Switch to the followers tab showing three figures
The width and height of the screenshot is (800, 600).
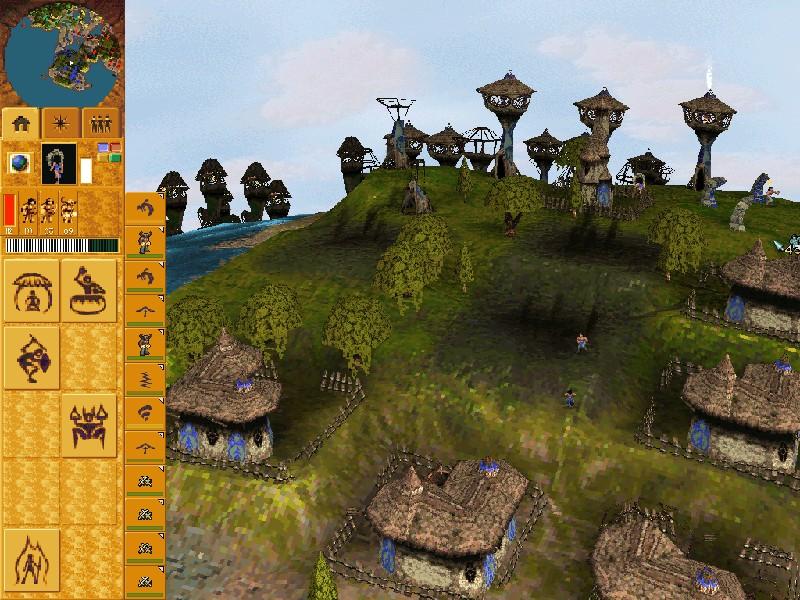pyautogui.click(x=100, y=123)
